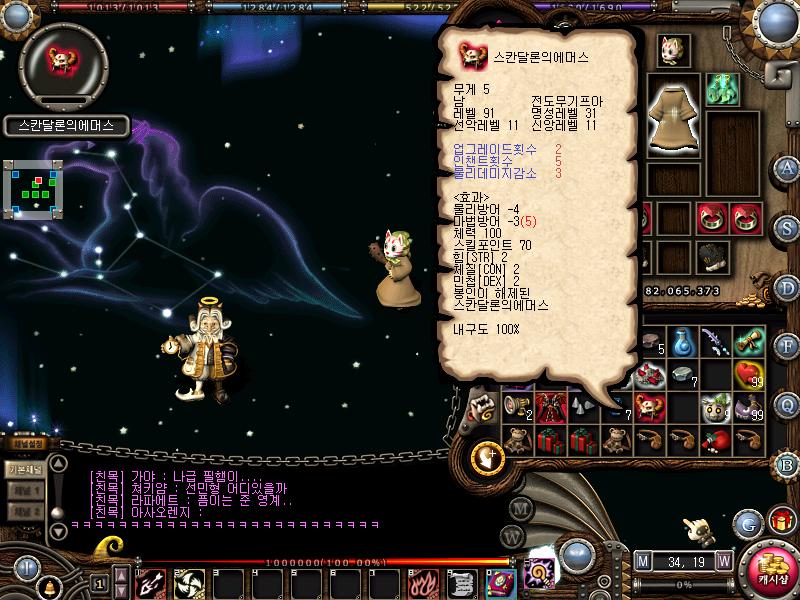Screen dimensions: 800x600
Task: Click the round D button on the side panel
Action: pyautogui.click(x=786, y=286)
